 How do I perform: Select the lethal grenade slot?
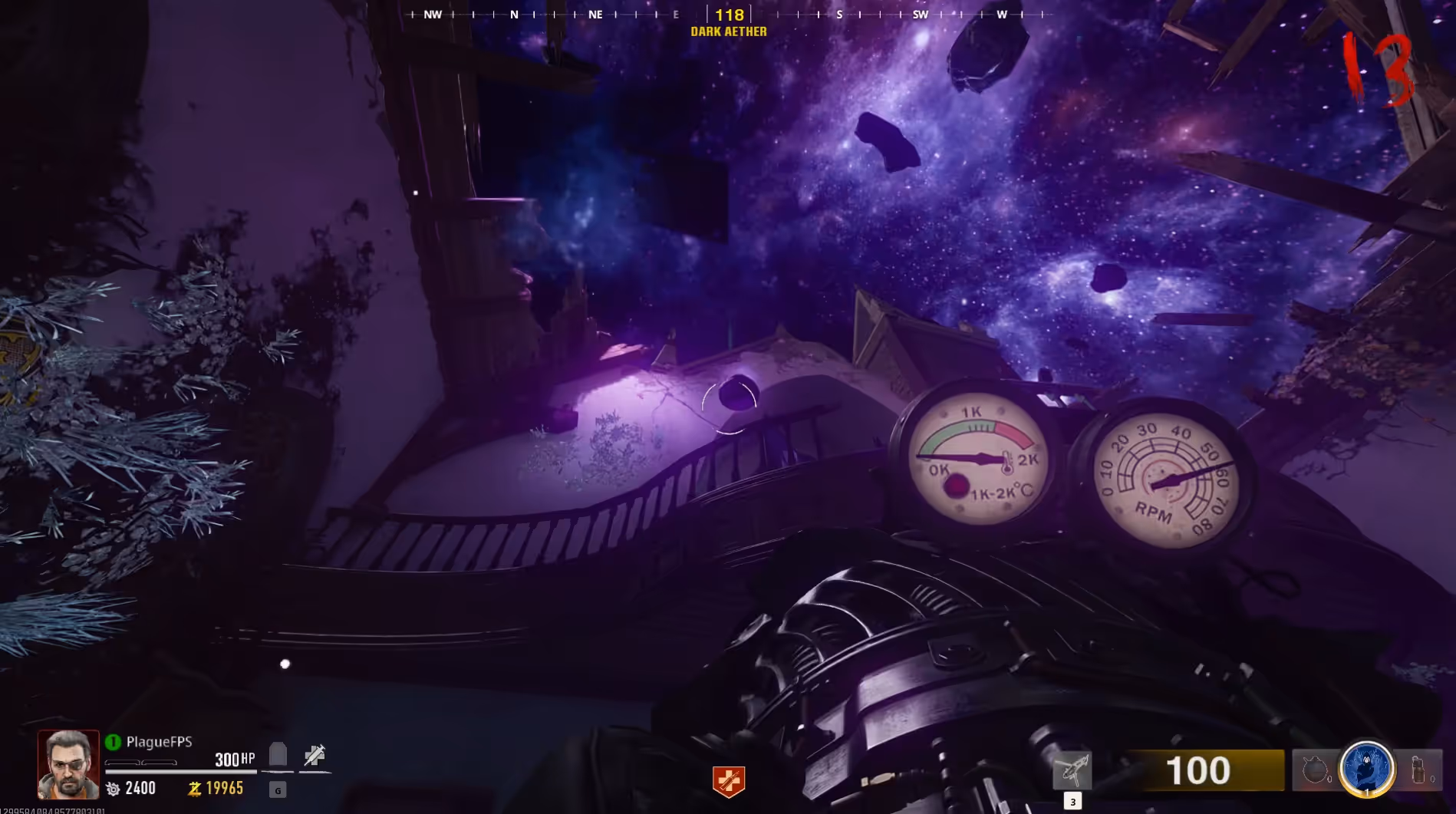coord(1315,770)
